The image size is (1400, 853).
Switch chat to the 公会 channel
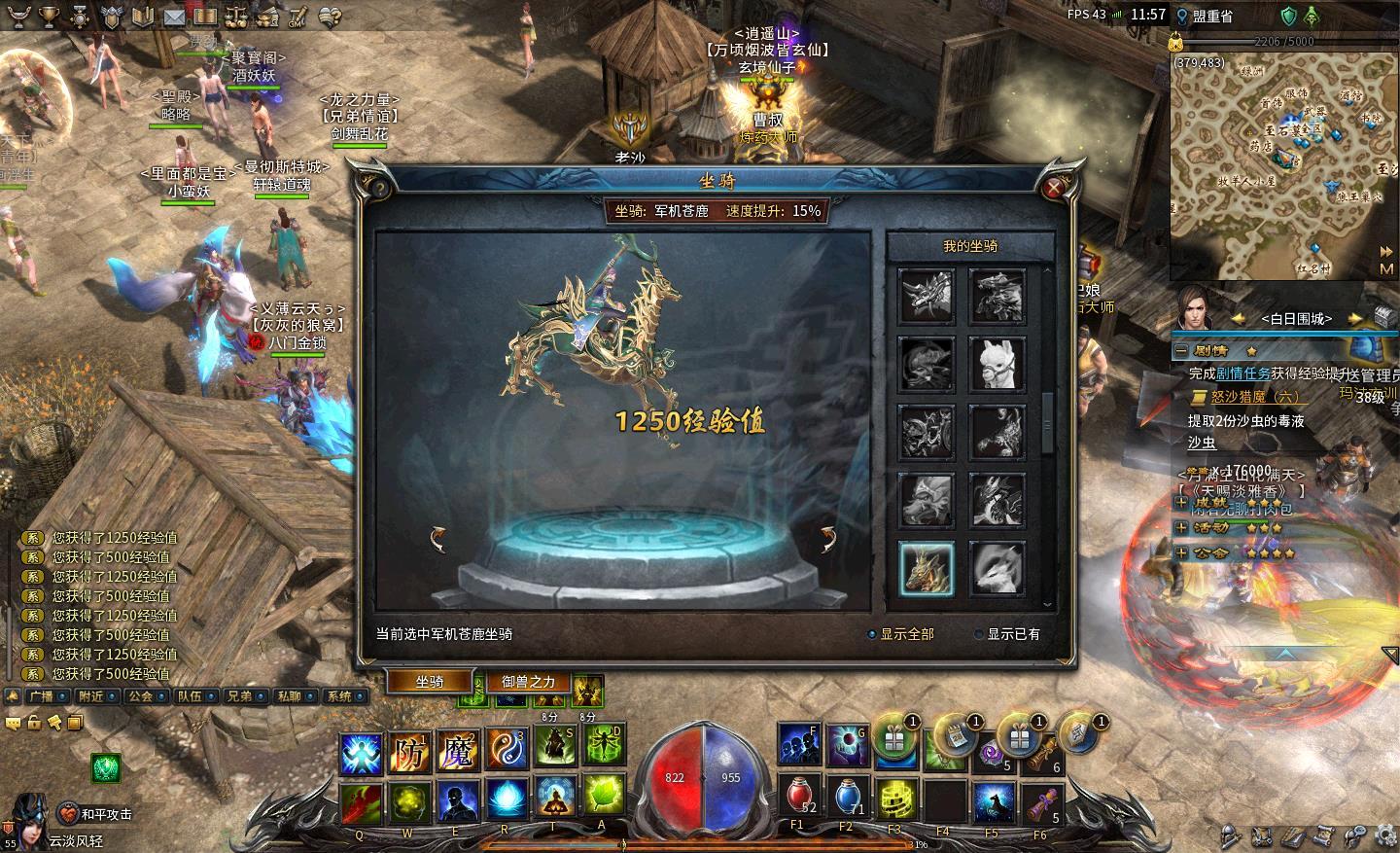(142, 696)
